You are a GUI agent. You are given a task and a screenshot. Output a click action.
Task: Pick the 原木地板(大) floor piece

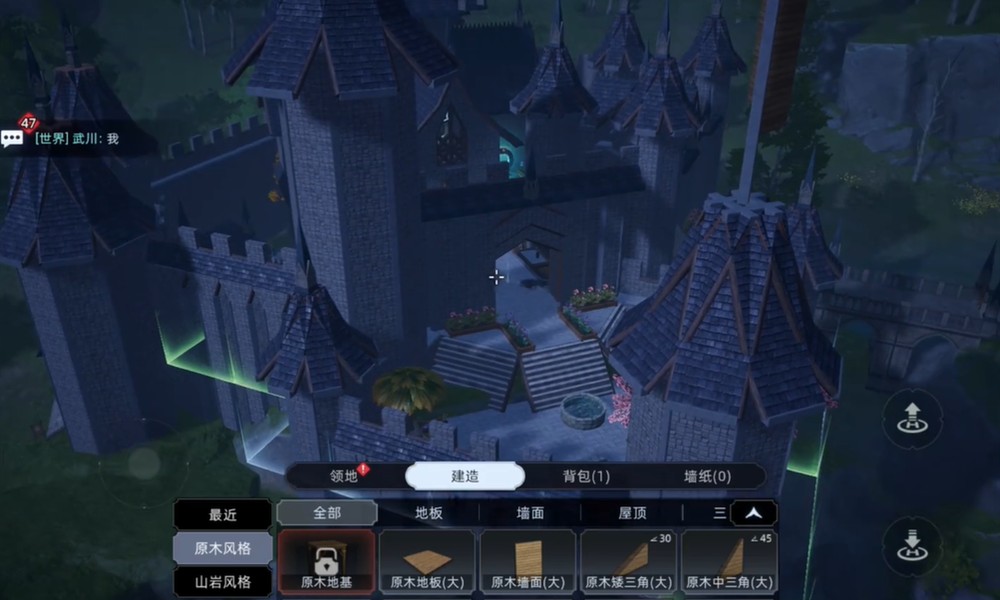428,562
